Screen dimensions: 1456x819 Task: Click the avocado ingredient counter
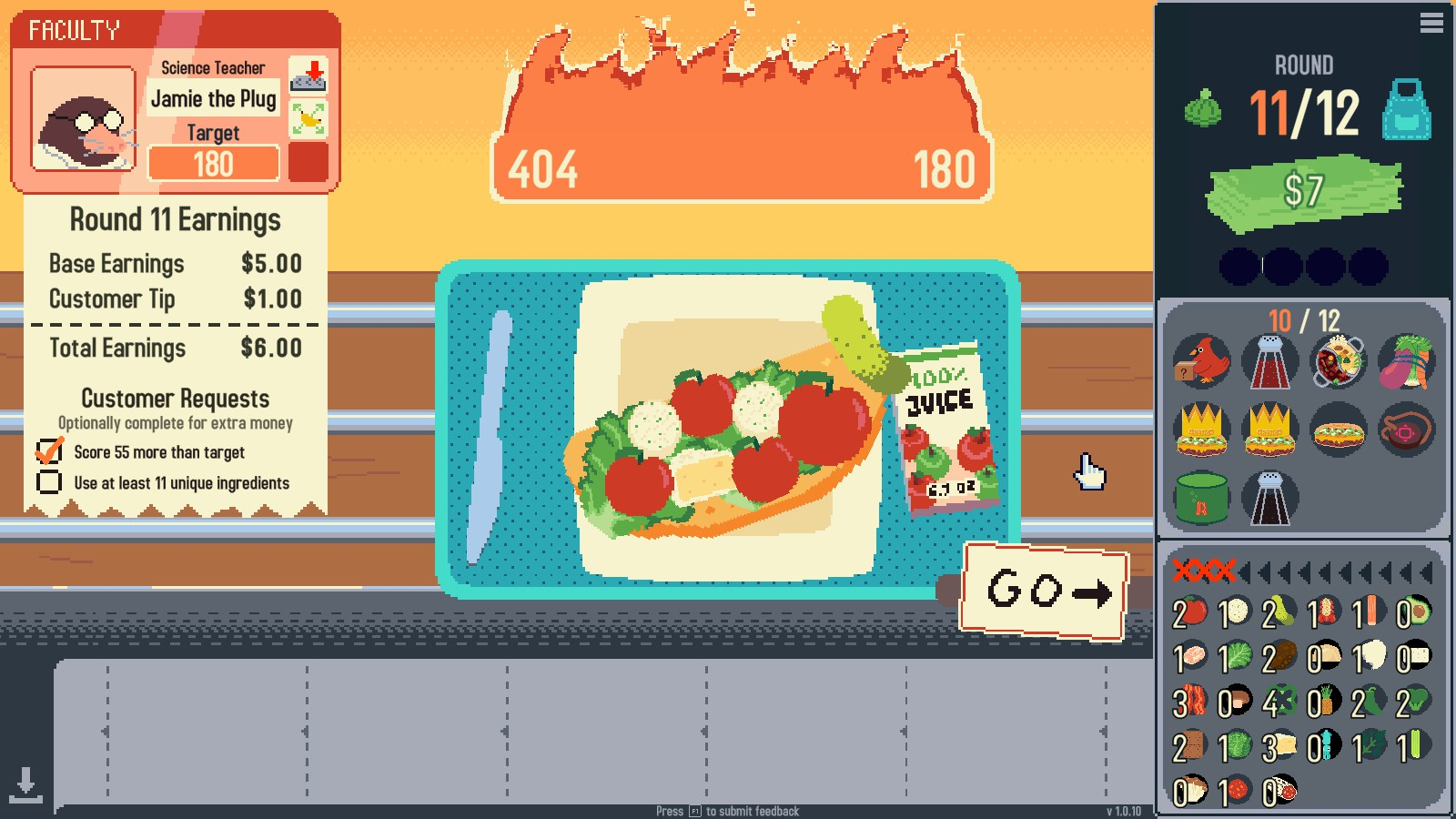point(1413,612)
